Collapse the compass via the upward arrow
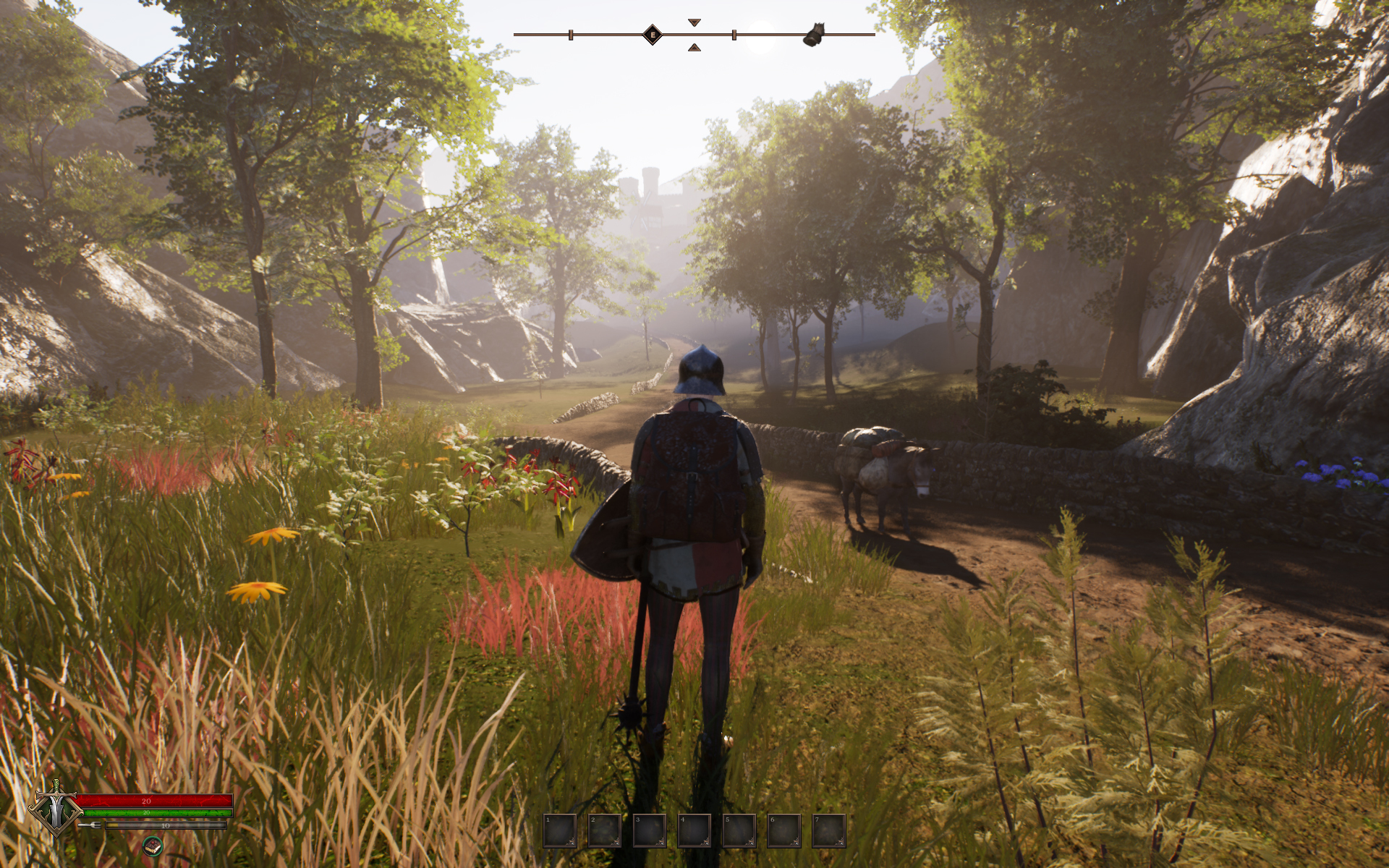This screenshot has height=868, width=1389. [694, 46]
